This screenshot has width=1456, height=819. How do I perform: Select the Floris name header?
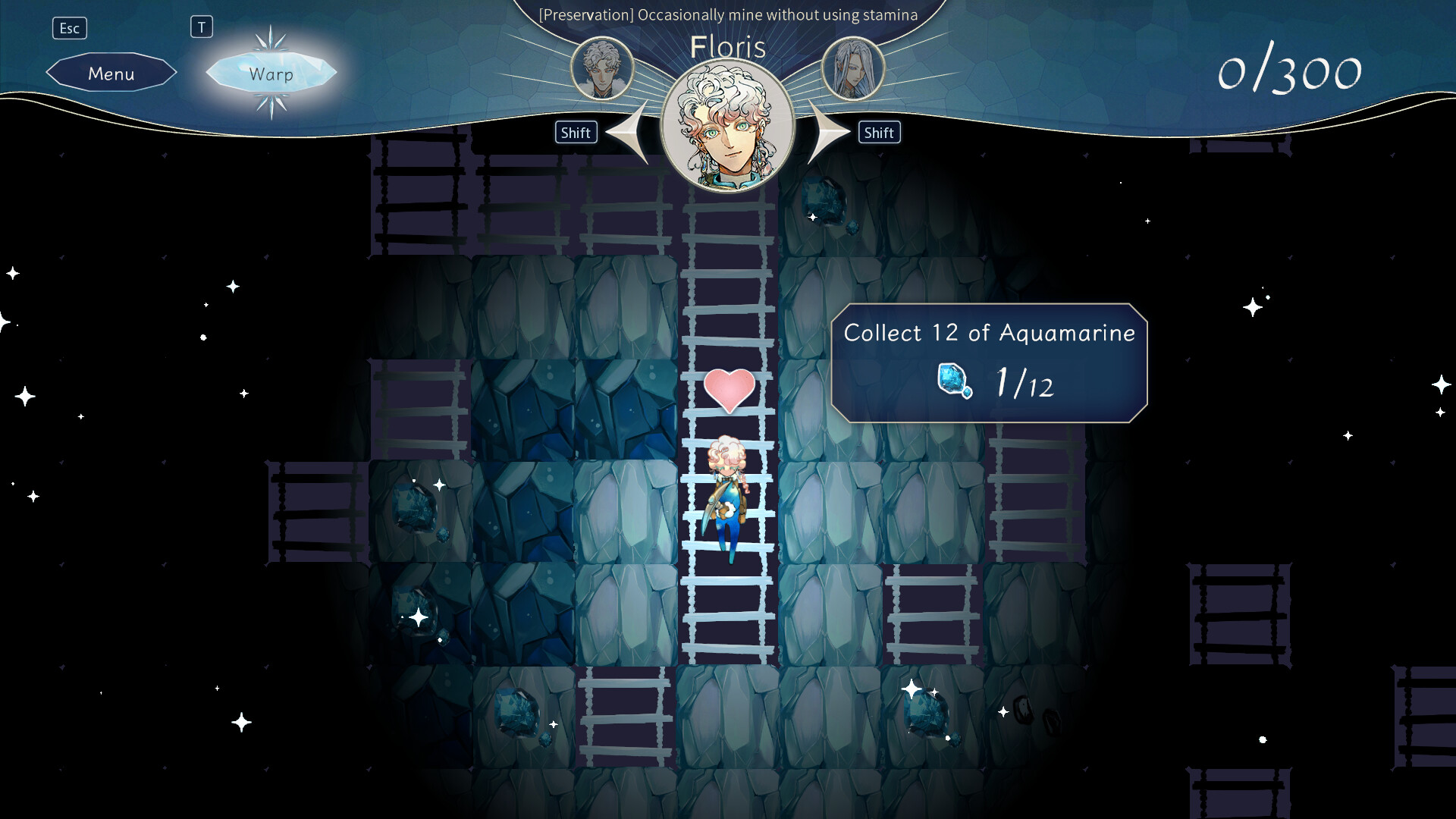click(726, 47)
